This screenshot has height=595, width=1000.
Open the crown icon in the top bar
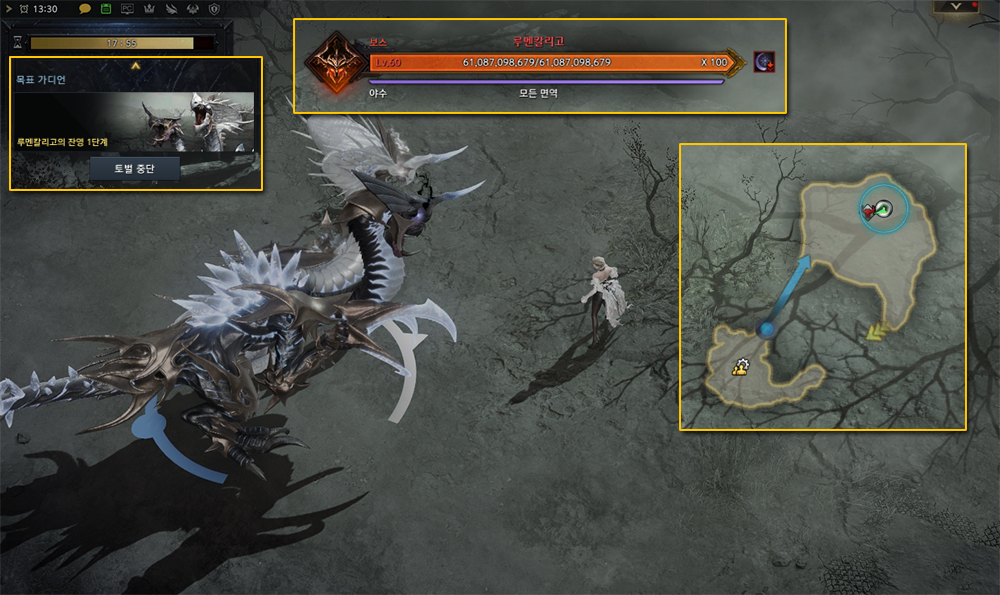(148, 8)
